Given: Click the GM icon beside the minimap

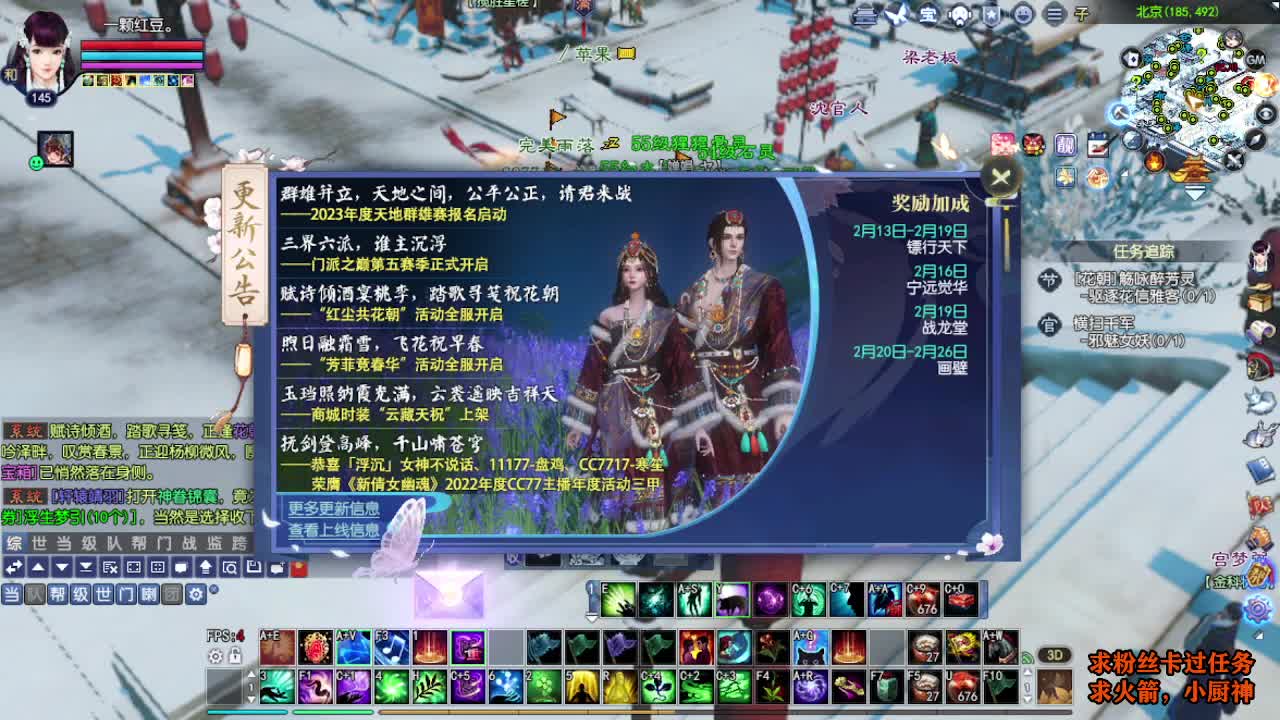Looking at the screenshot, I should 1254,59.
